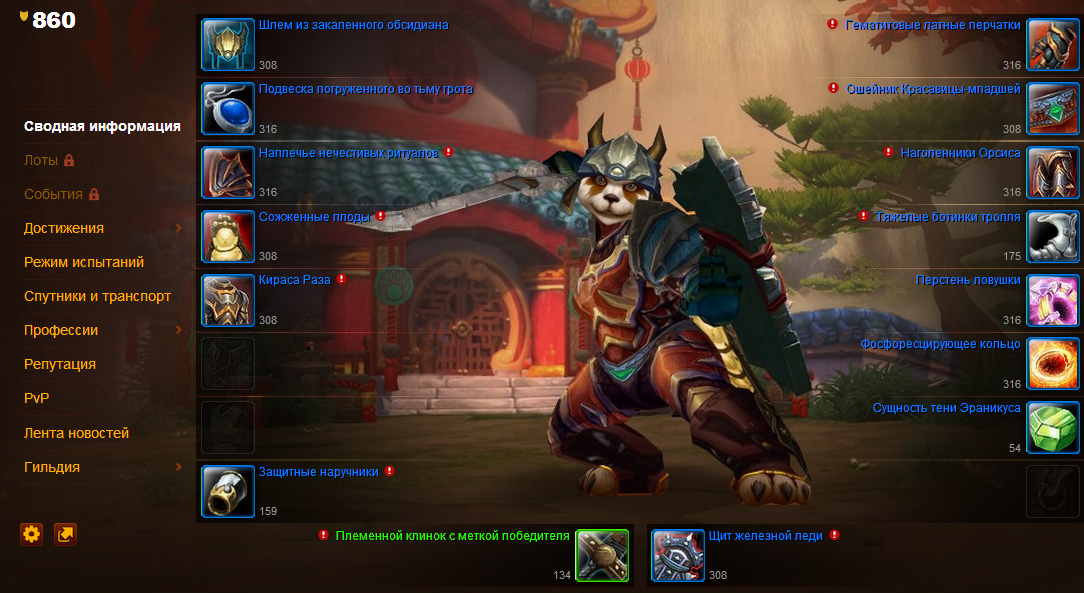Go to the Профессии section
Viewport: 1084px width, 593px height.
point(61,330)
